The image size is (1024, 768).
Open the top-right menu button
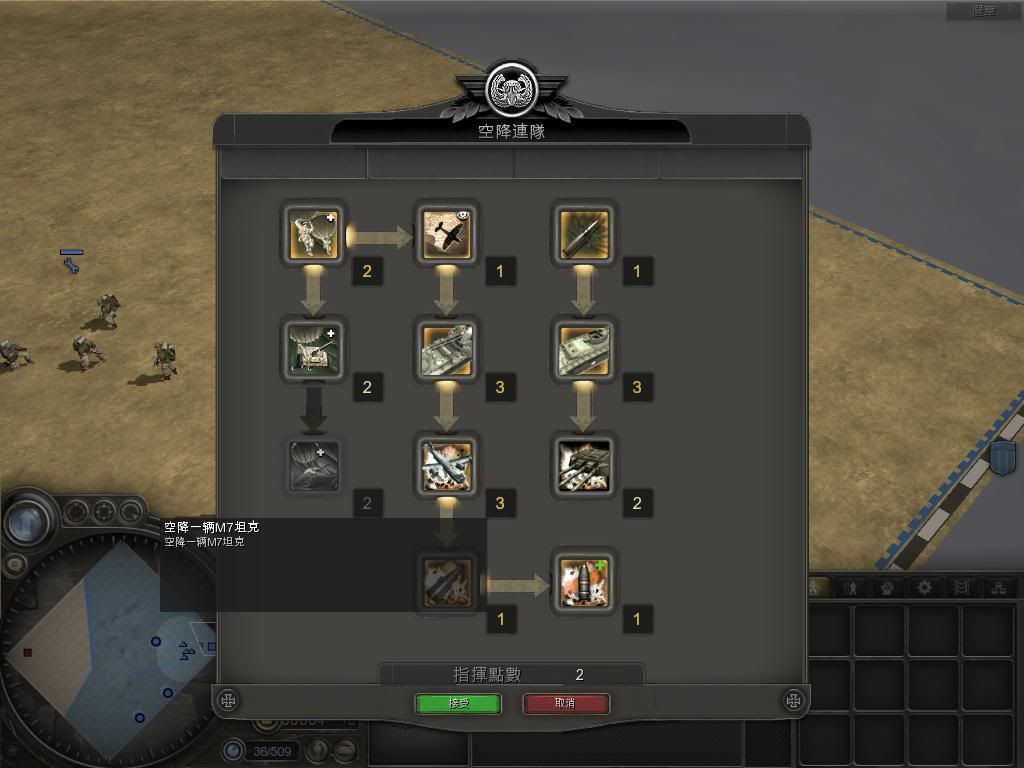coord(984,11)
